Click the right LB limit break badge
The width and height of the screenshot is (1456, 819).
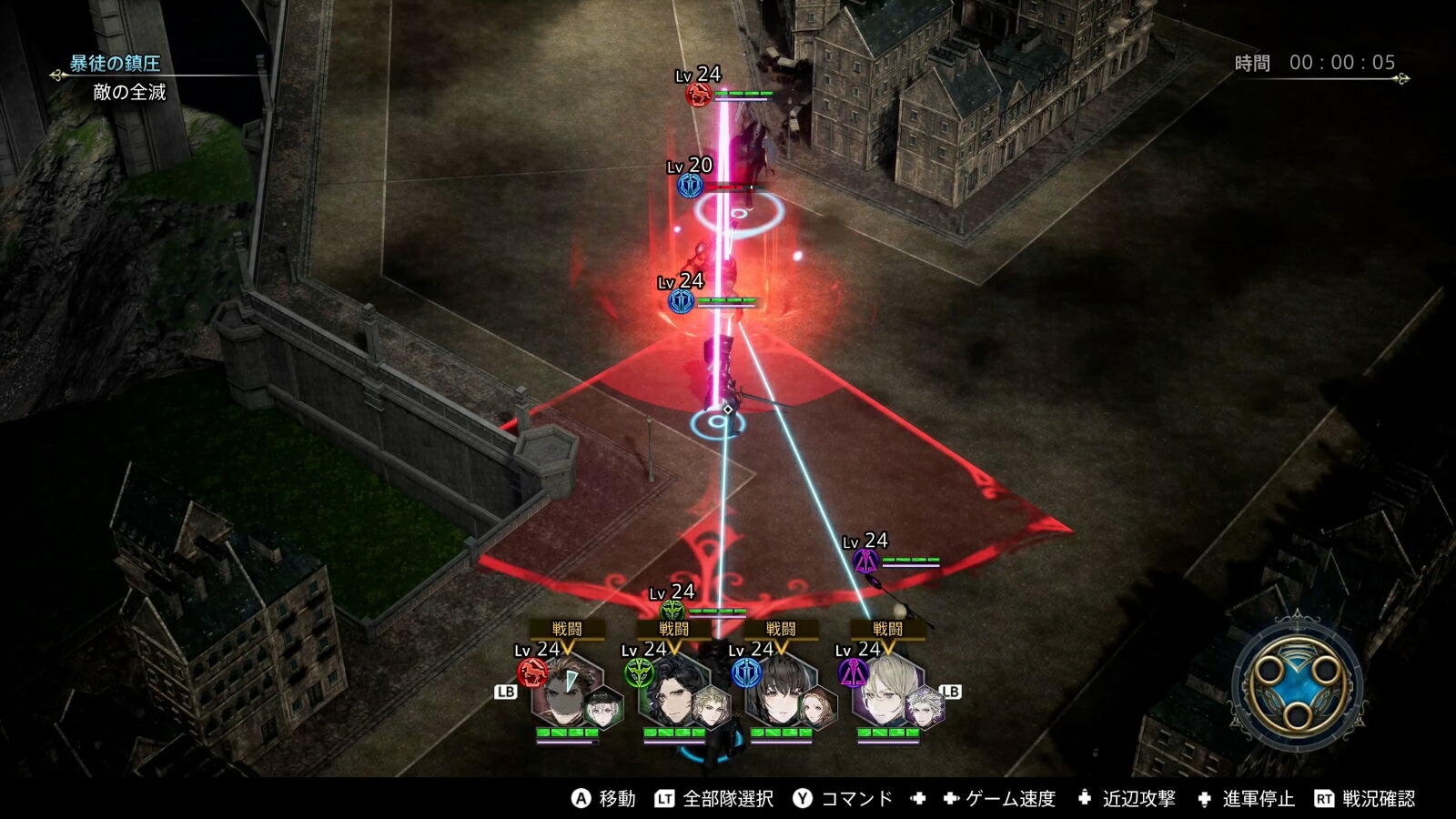950,690
